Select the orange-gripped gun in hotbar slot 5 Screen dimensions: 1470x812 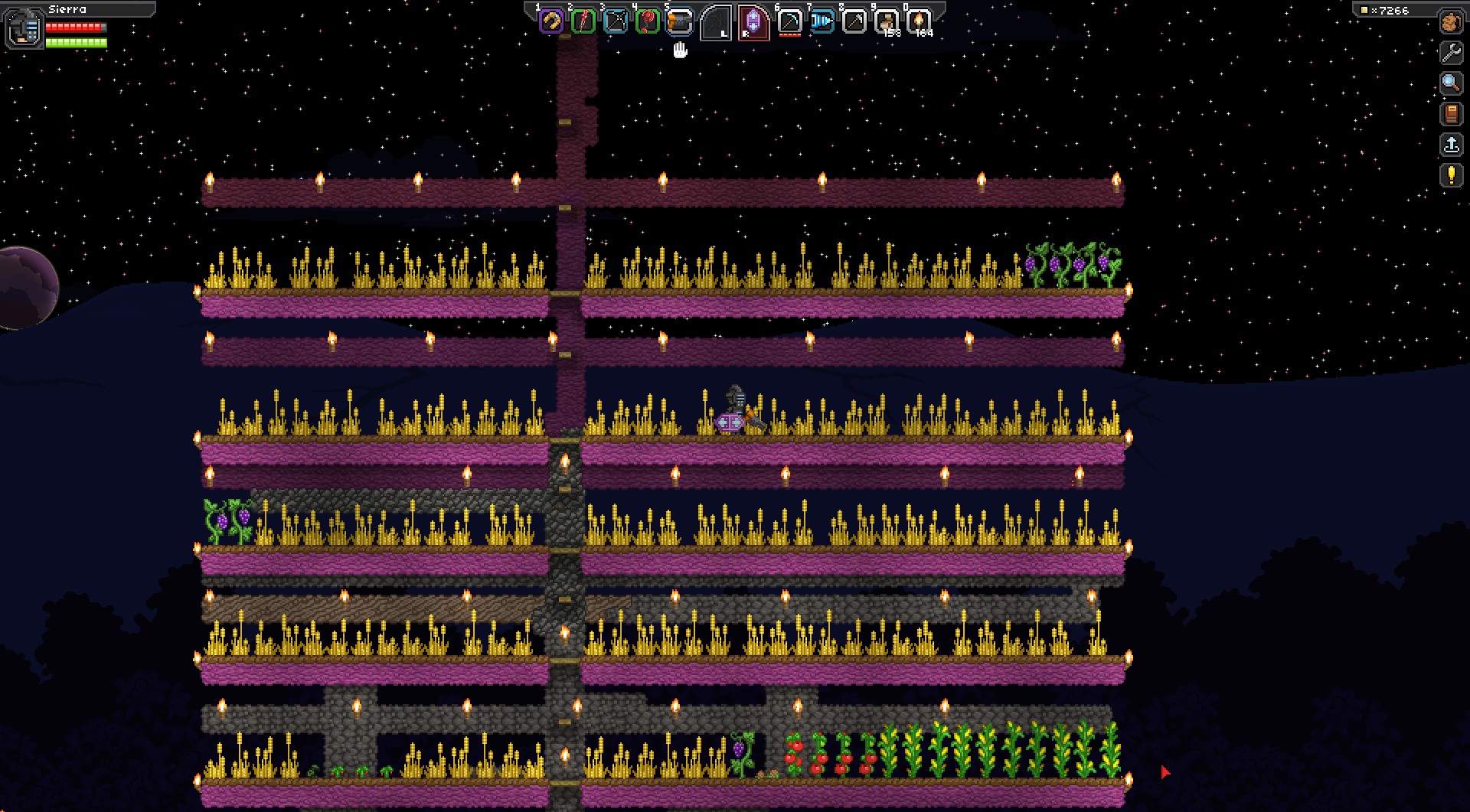pos(680,21)
